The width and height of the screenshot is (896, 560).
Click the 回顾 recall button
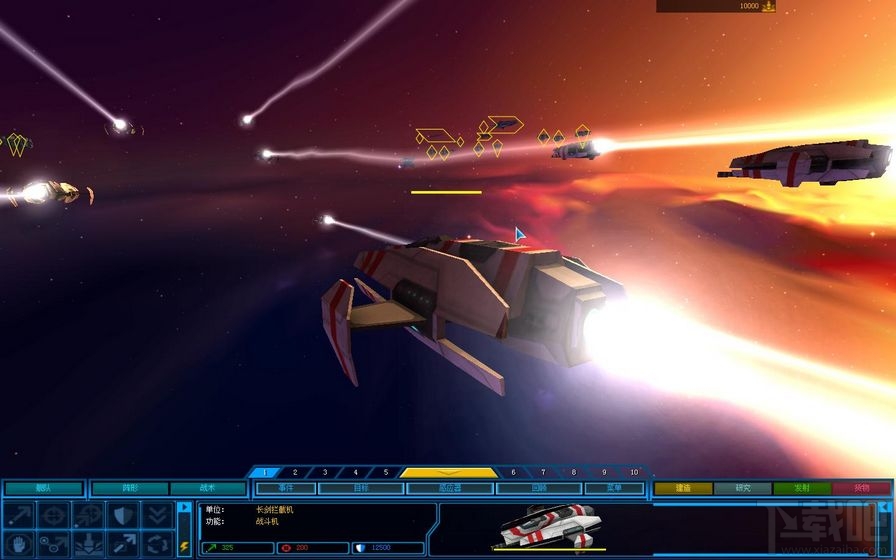pyautogui.click(x=538, y=489)
